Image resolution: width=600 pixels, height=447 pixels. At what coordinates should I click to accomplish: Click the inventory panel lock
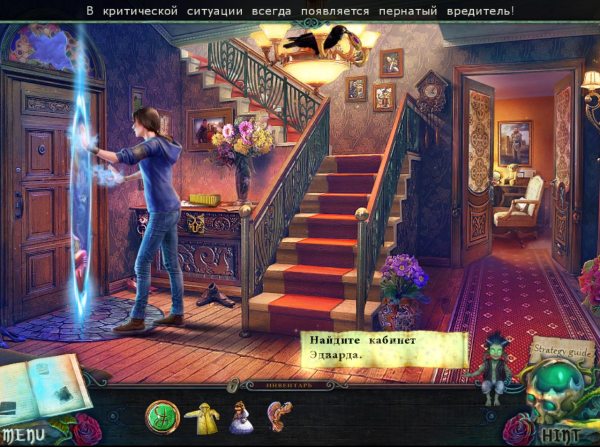click(x=233, y=384)
